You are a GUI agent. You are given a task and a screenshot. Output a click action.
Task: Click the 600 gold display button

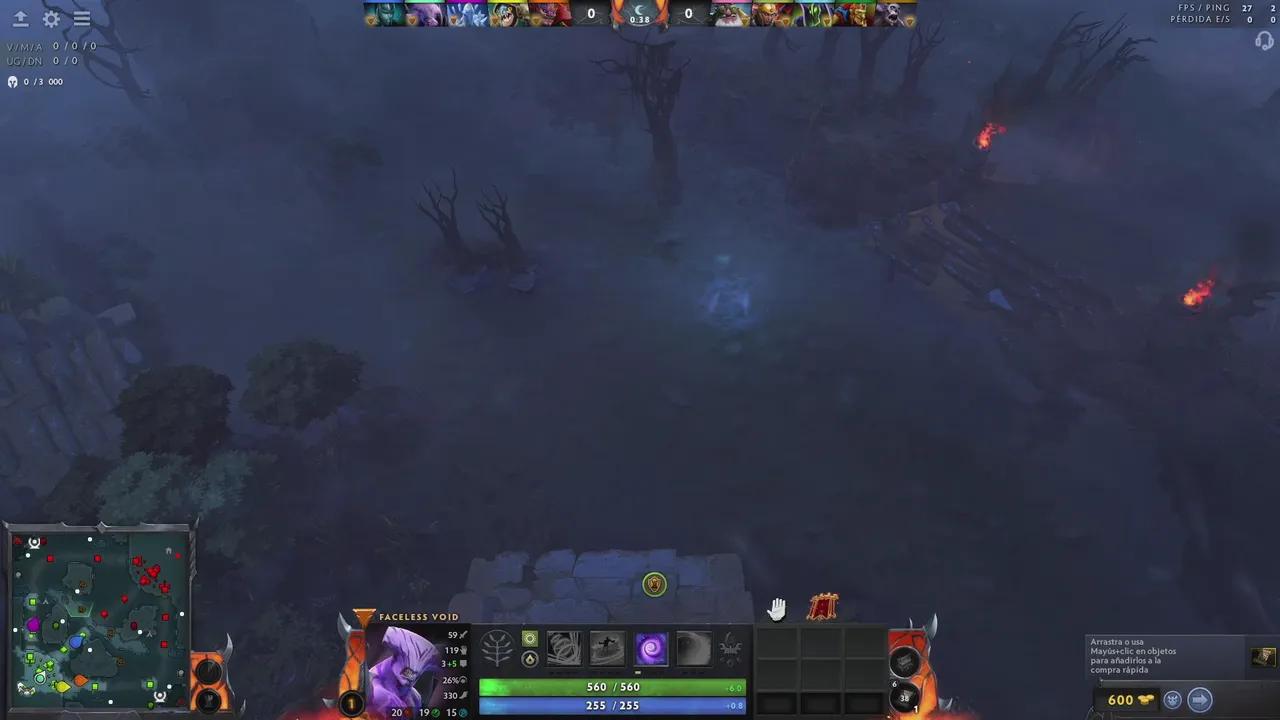(x=1120, y=700)
